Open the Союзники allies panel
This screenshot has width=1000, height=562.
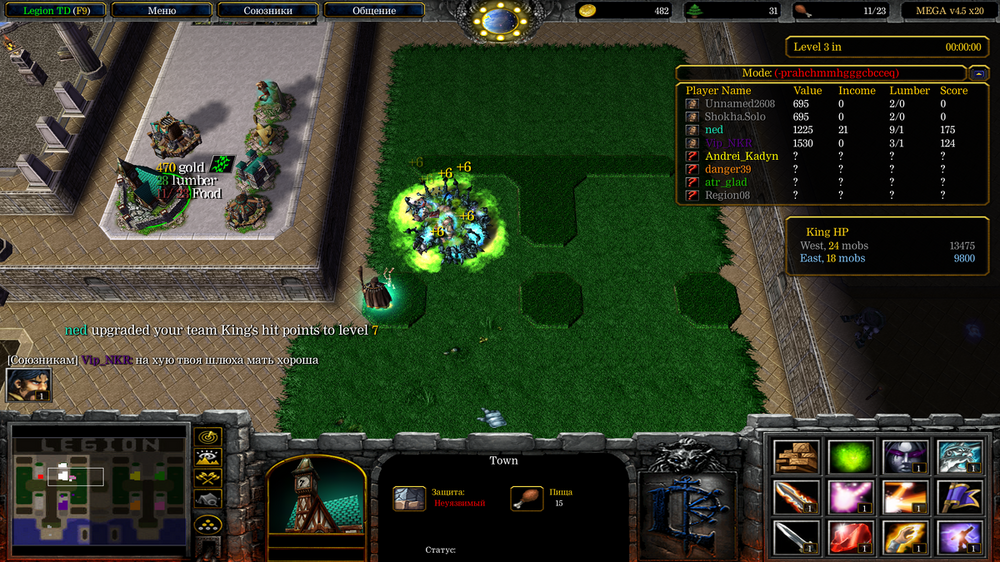tap(268, 11)
